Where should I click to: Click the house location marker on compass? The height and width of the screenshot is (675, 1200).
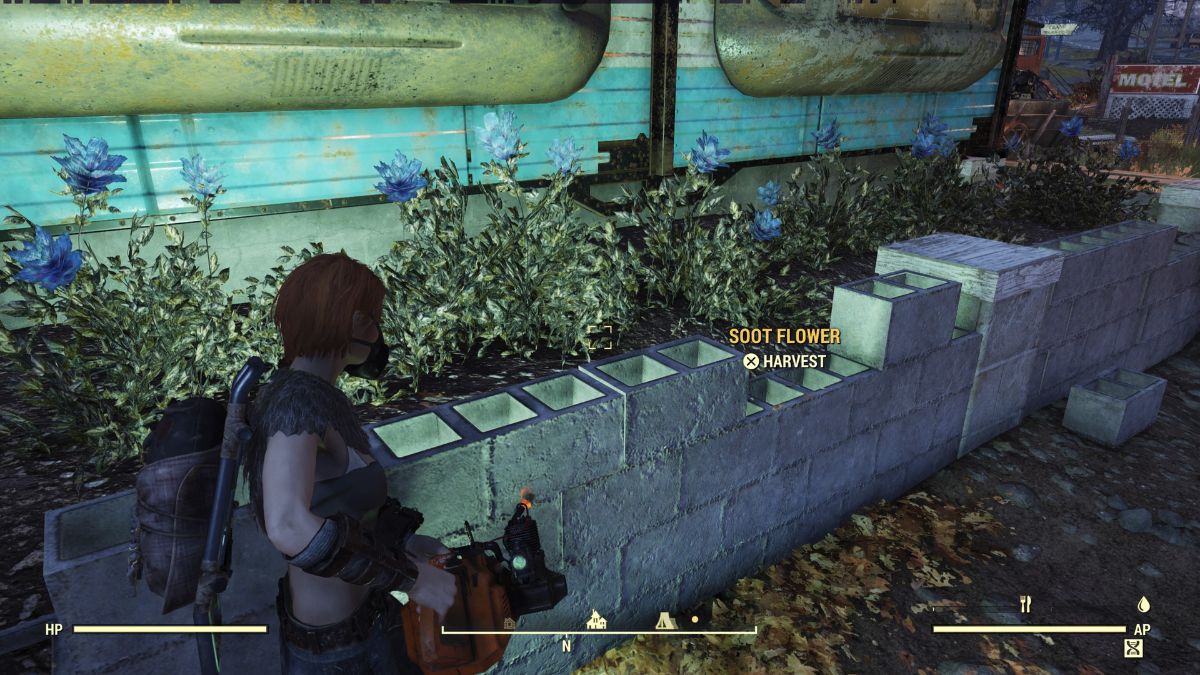point(597,619)
